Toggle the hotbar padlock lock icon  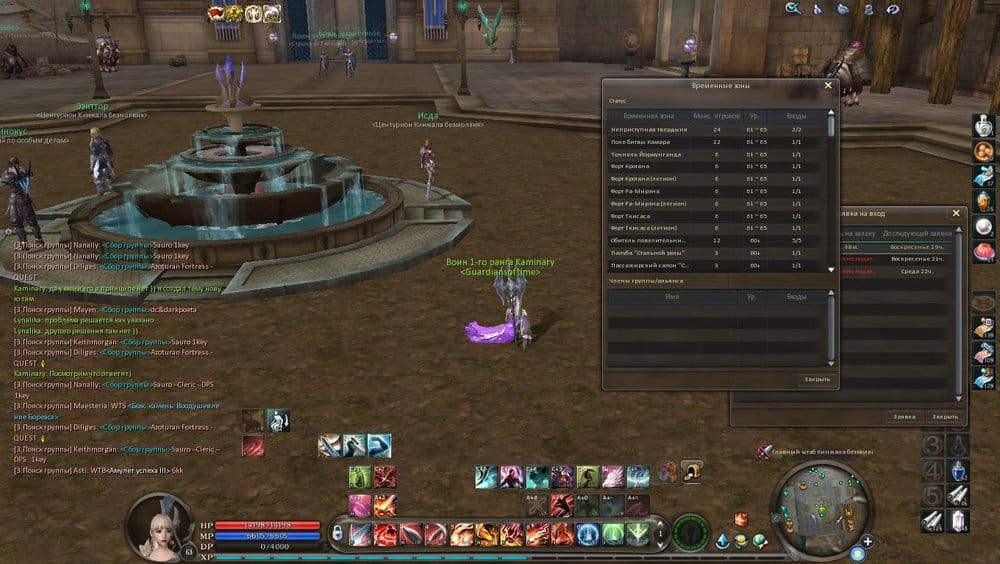[x=337, y=533]
